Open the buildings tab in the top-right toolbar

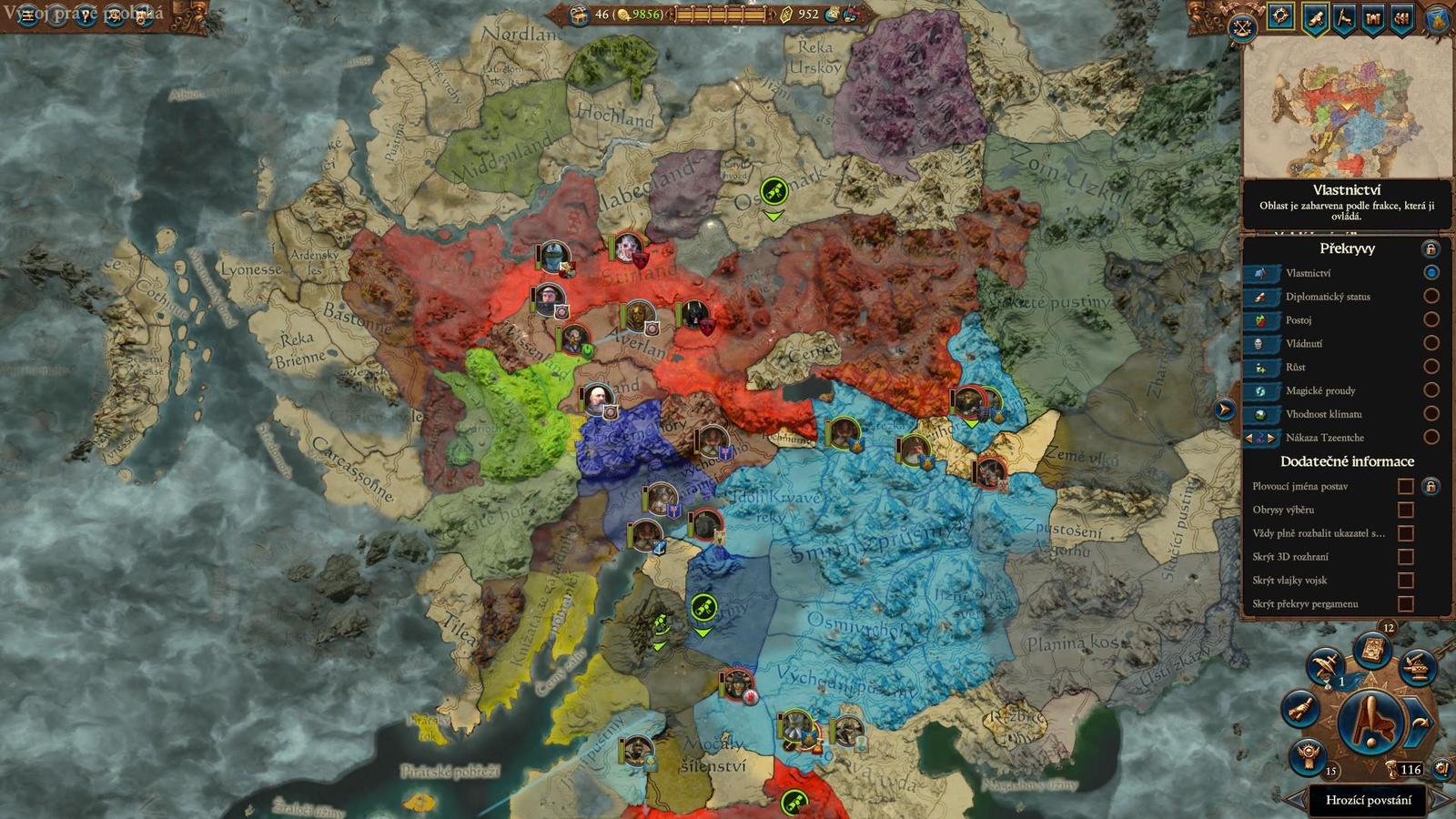point(1374,18)
